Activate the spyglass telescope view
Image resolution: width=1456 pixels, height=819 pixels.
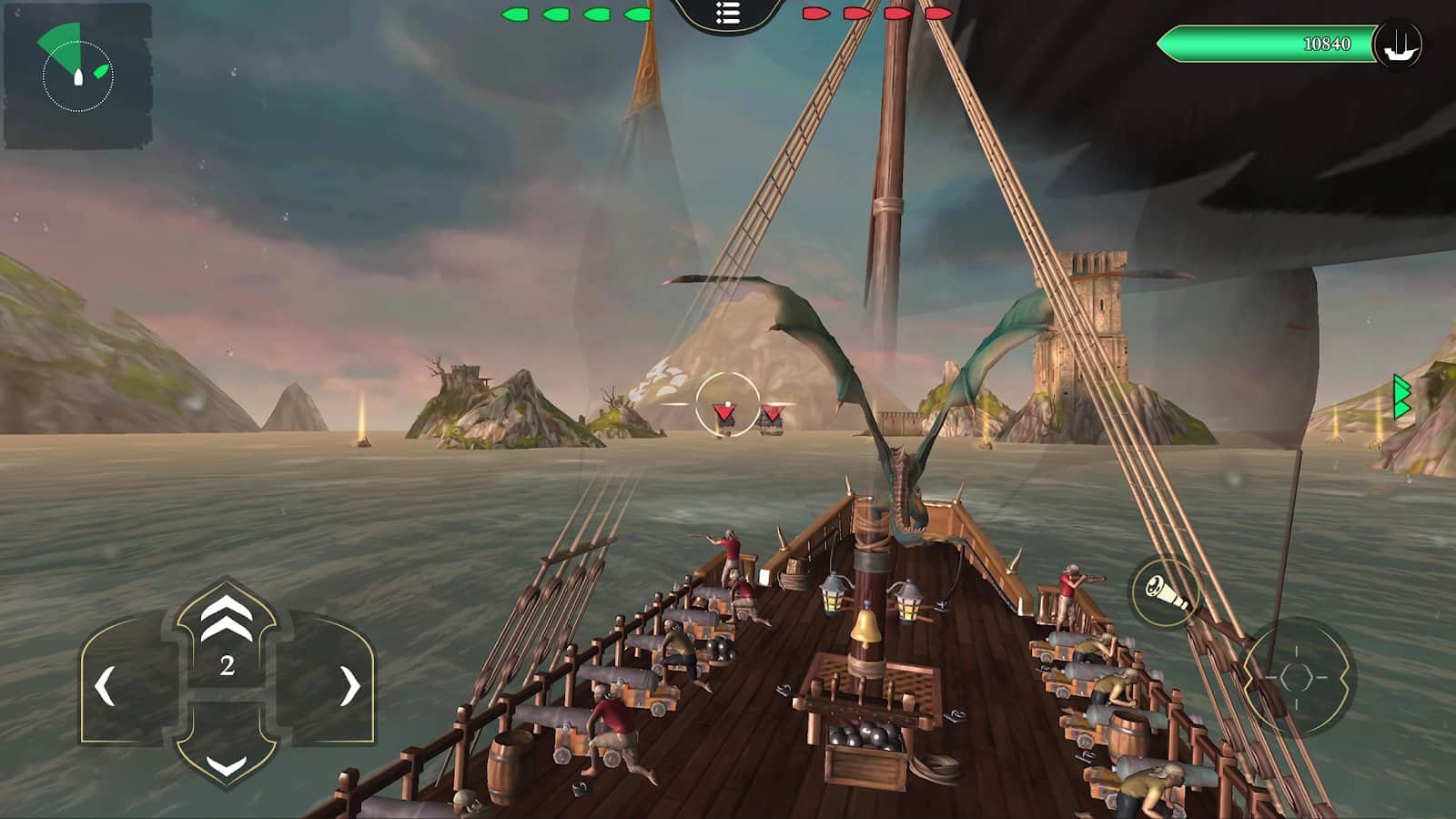click(x=1166, y=591)
